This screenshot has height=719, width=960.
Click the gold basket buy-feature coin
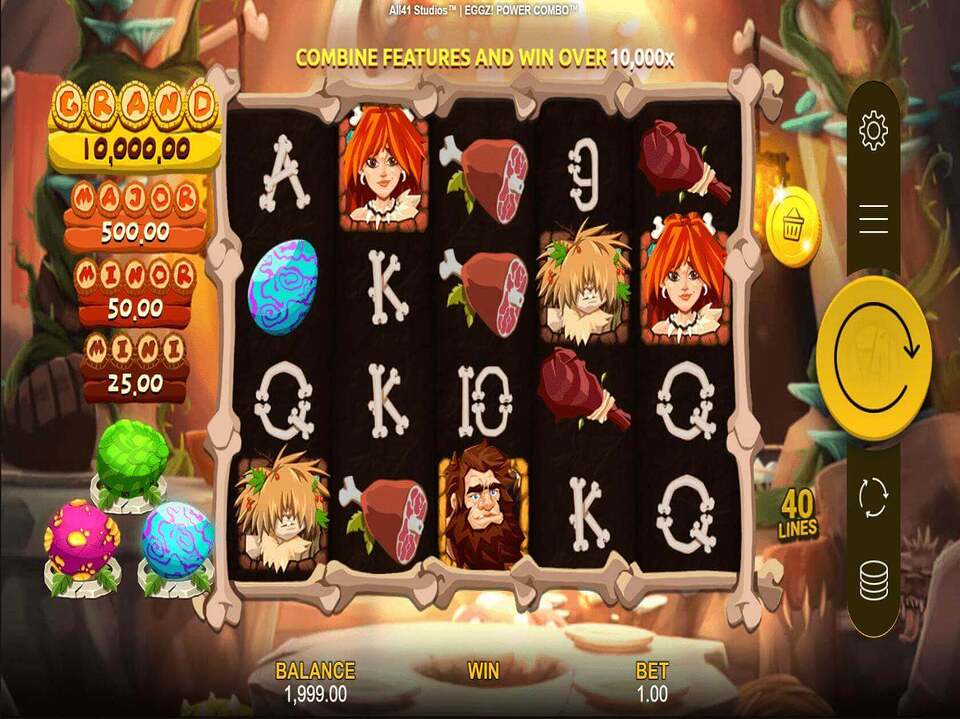point(794,227)
